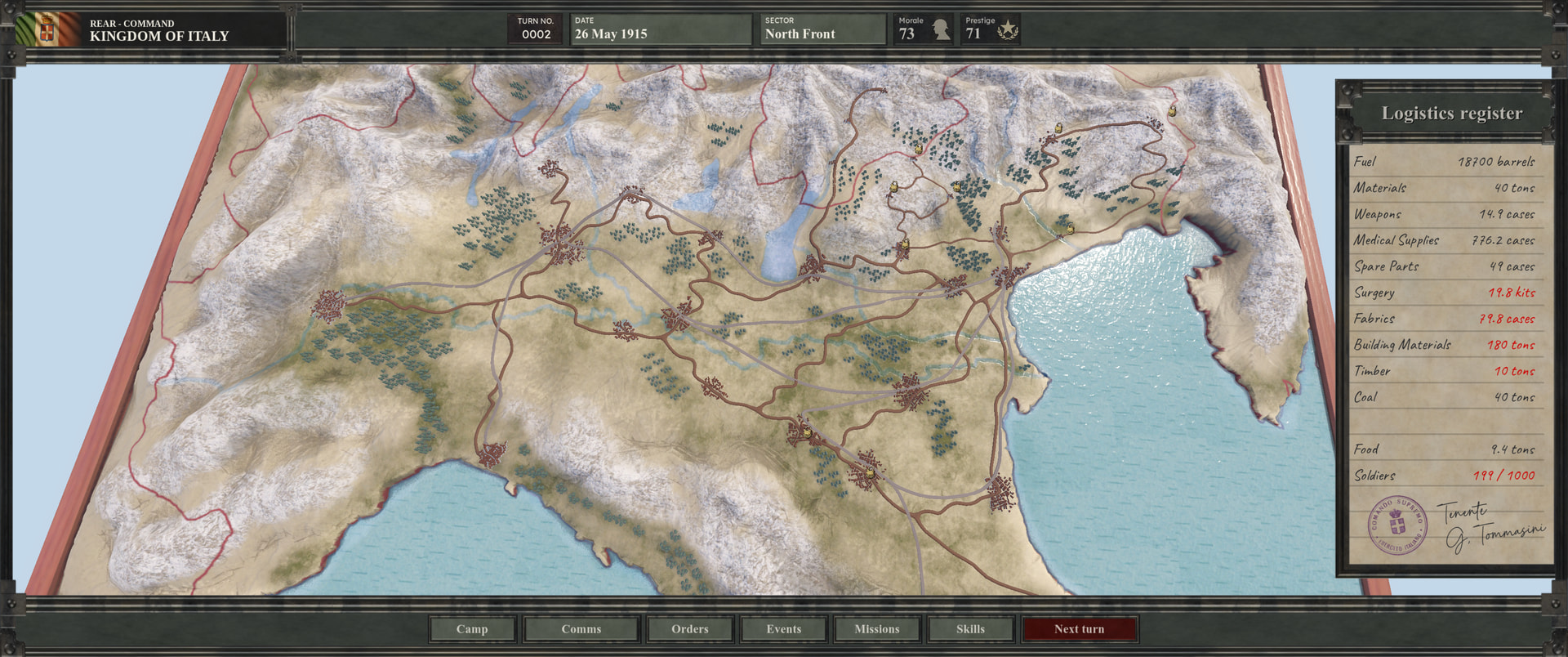This screenshot has height=657, width=1568.
Task: Show the Orders screen
Action: point(690,628)
